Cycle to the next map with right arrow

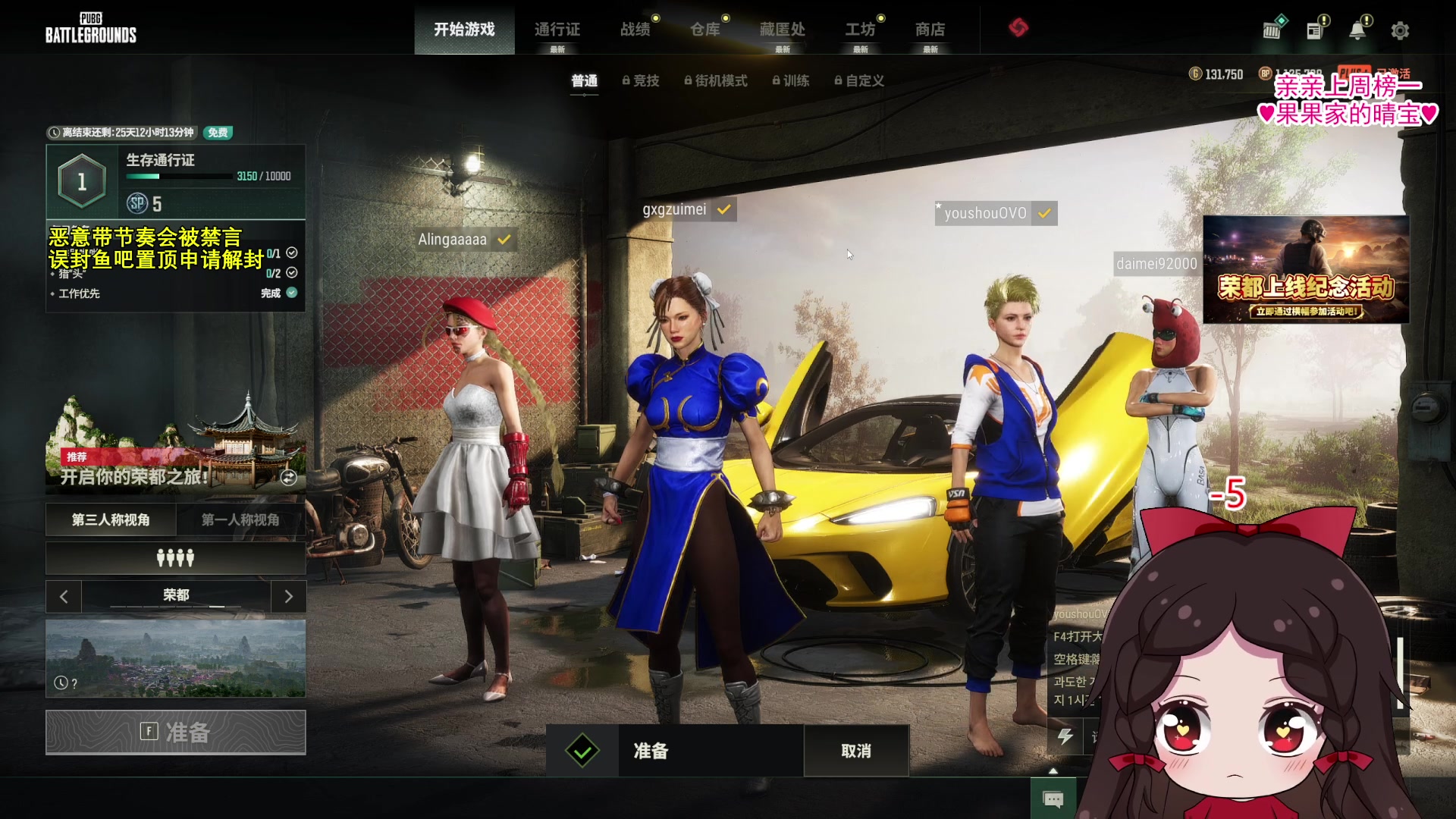tap(288, 597)
